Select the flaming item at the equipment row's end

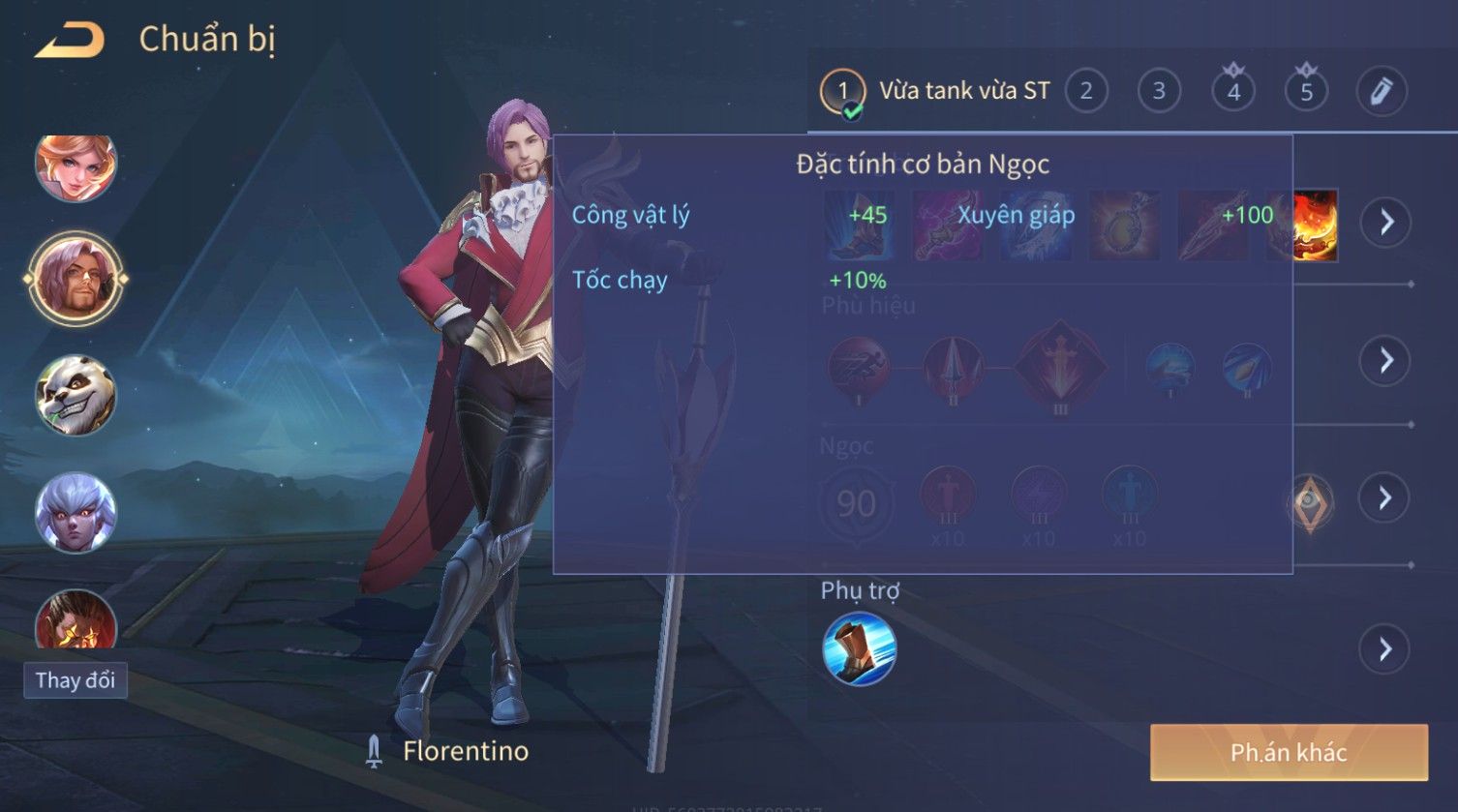pyautogui.click(x=1317, y=226)
